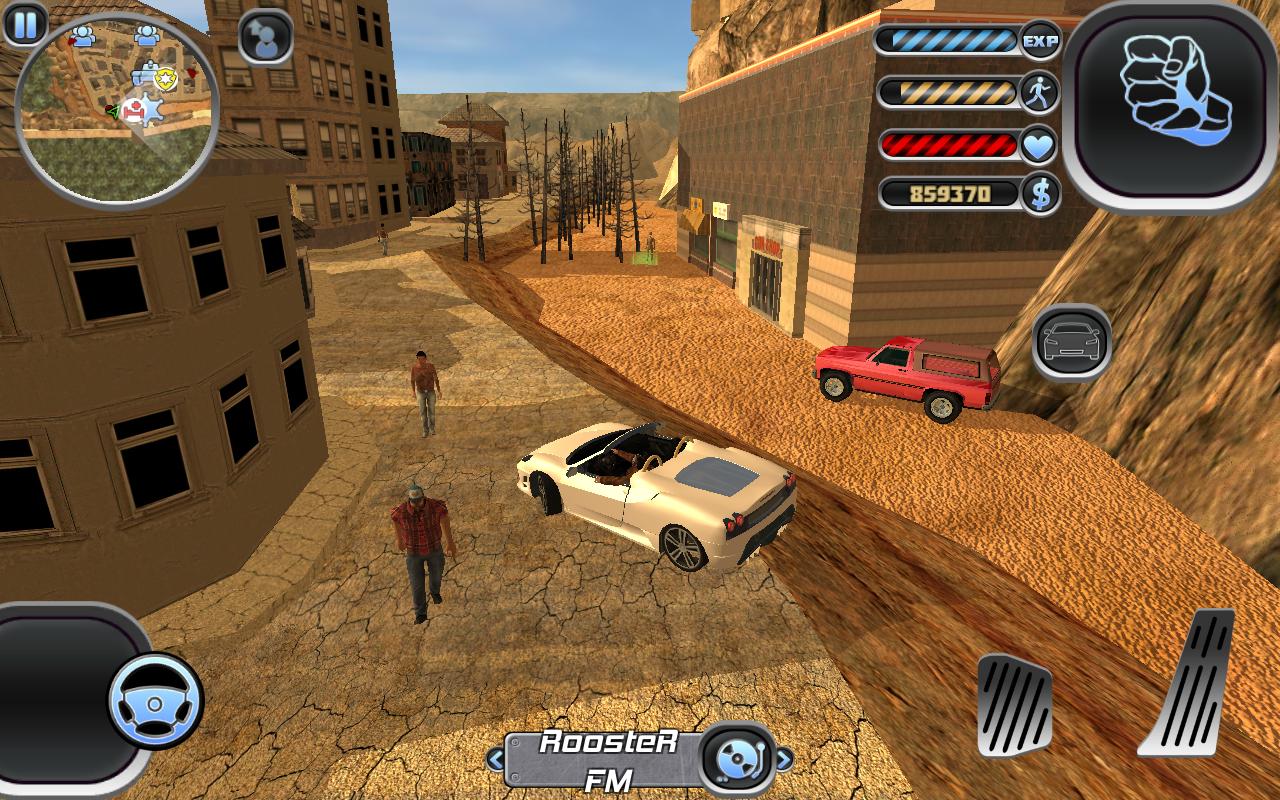The width and height of the screenshot is (1280, 800).
Task: Open the circular minimap
Action: coord(116,107)
